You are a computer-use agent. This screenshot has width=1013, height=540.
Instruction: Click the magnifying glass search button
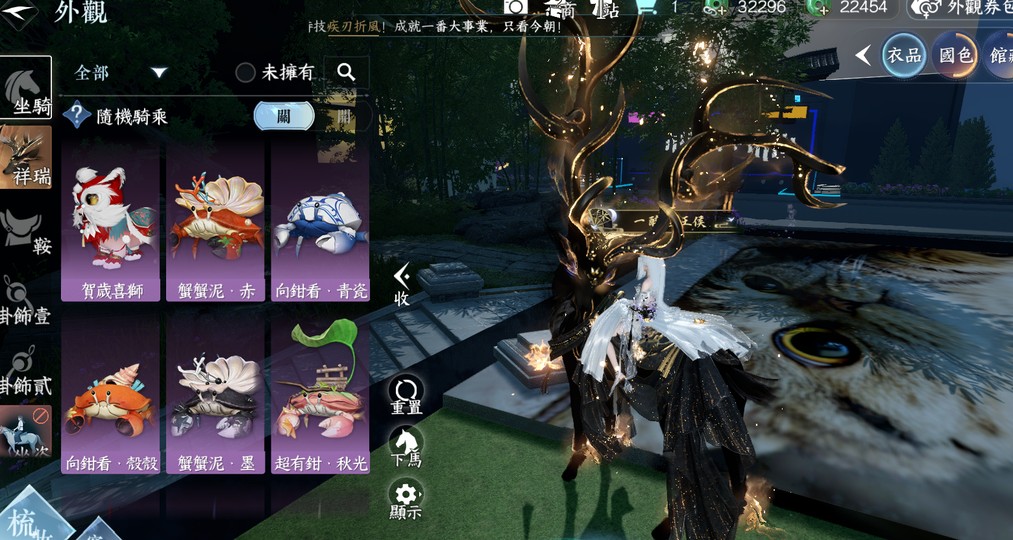tap(346, 72)
